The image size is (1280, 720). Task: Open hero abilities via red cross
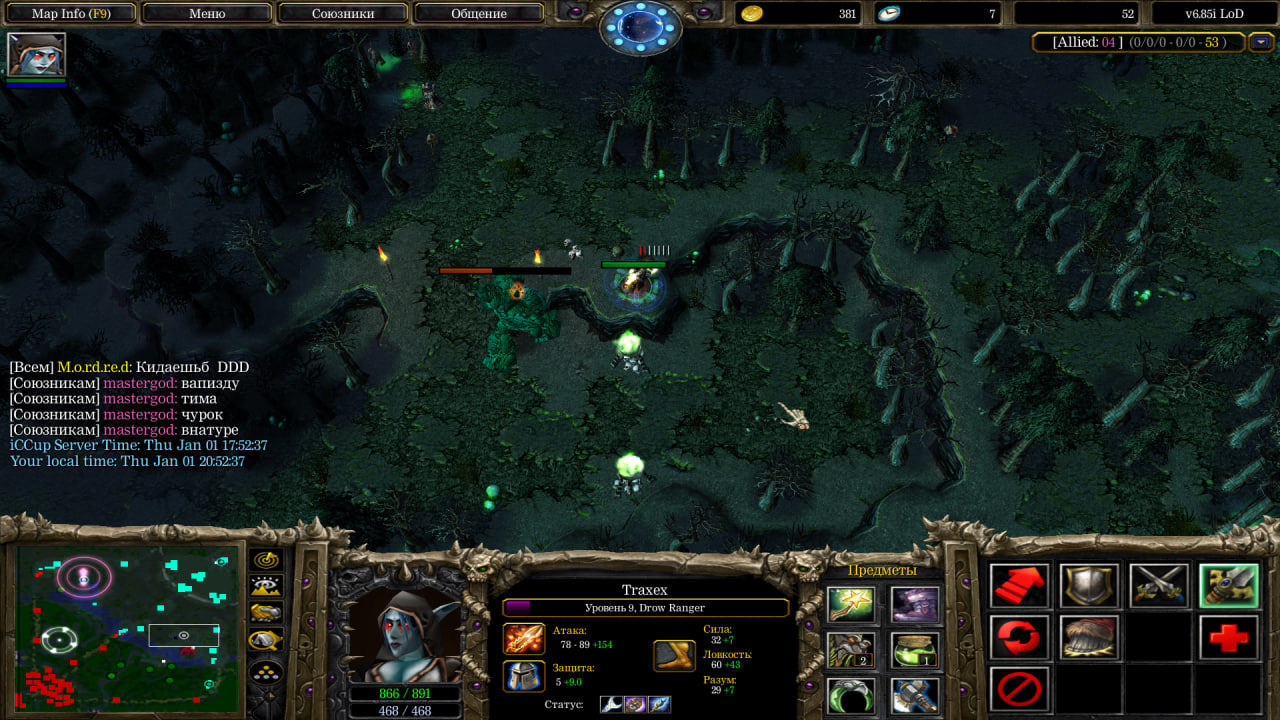pyautogui.click(x=1228, y=638)
